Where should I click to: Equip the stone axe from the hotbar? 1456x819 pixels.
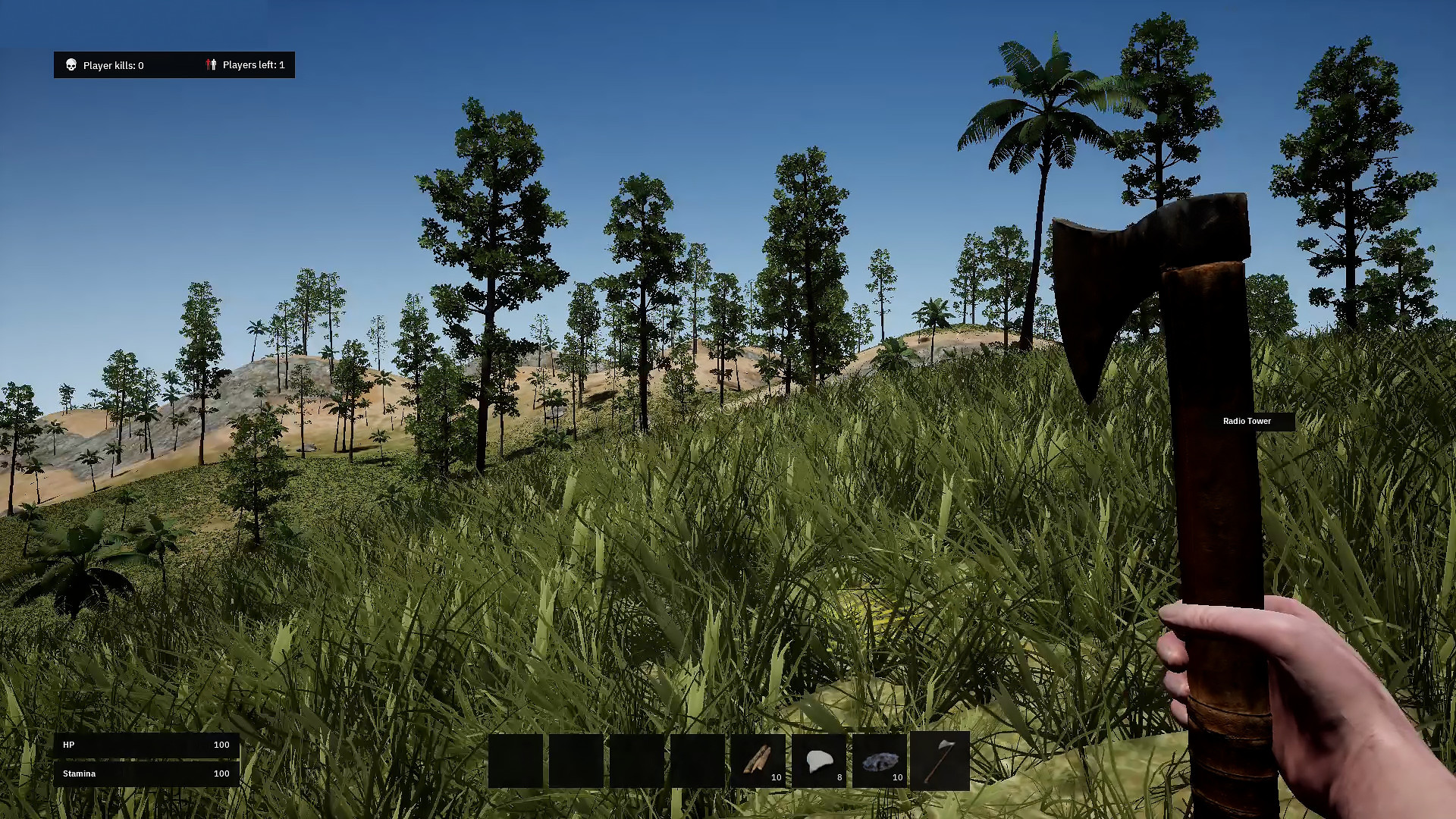[940, 761]
